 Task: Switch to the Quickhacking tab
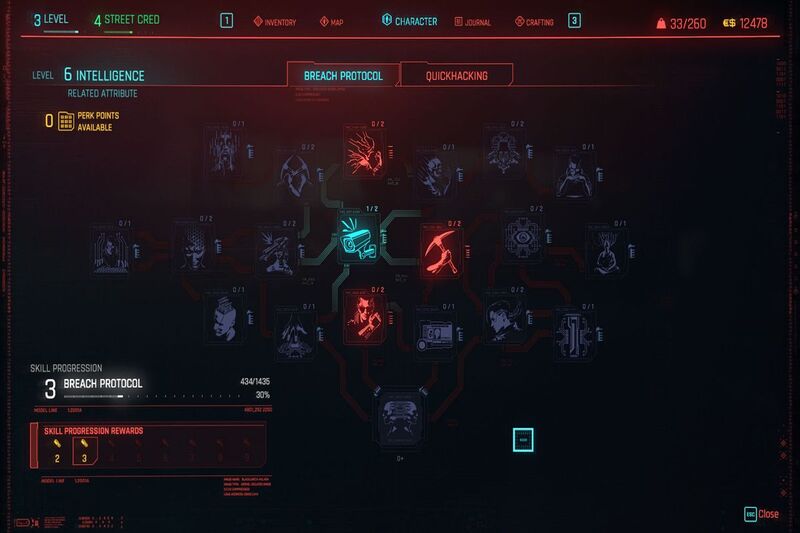[456, 75]
